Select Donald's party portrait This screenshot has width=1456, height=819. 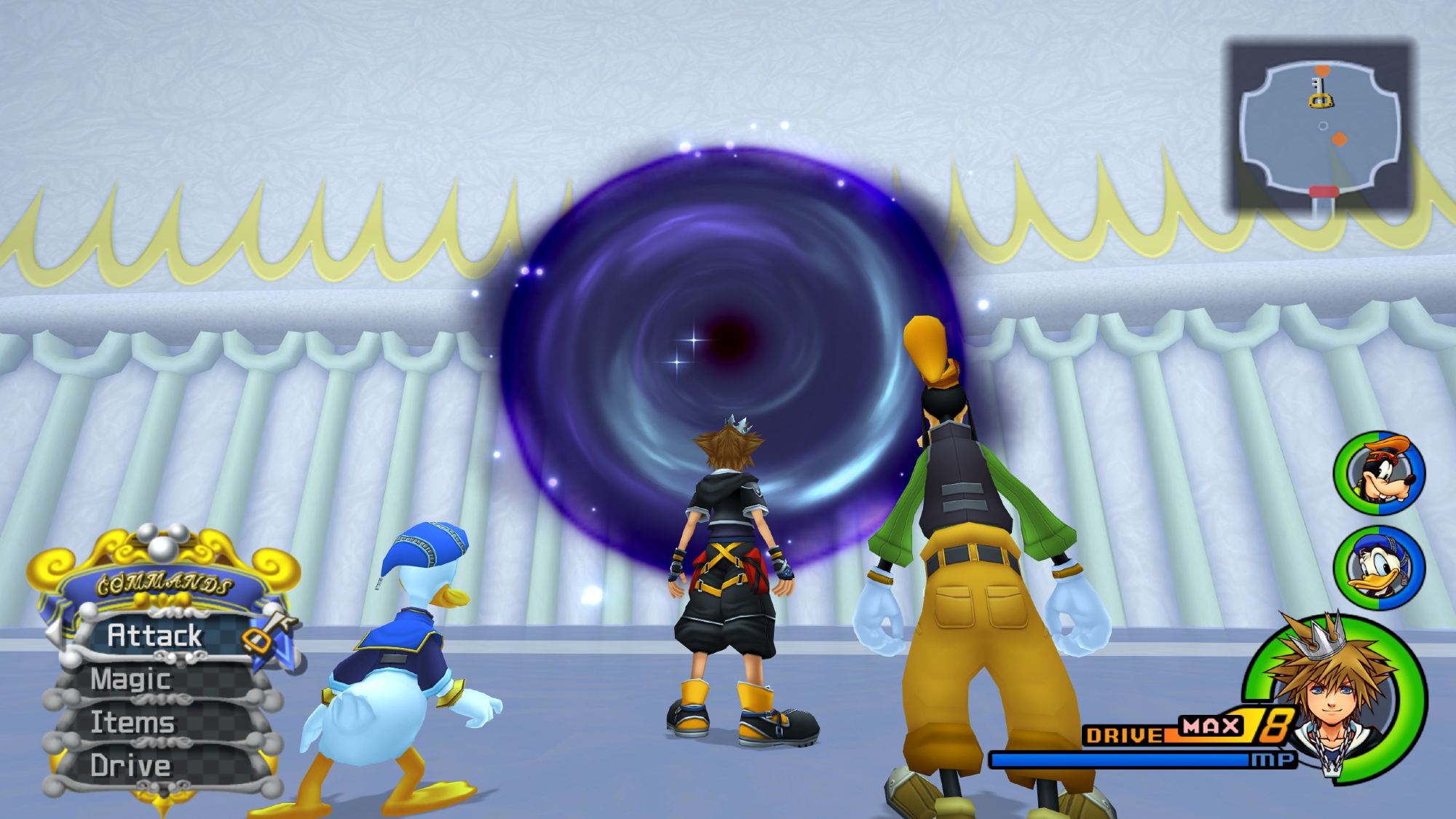coord(1379,567)
